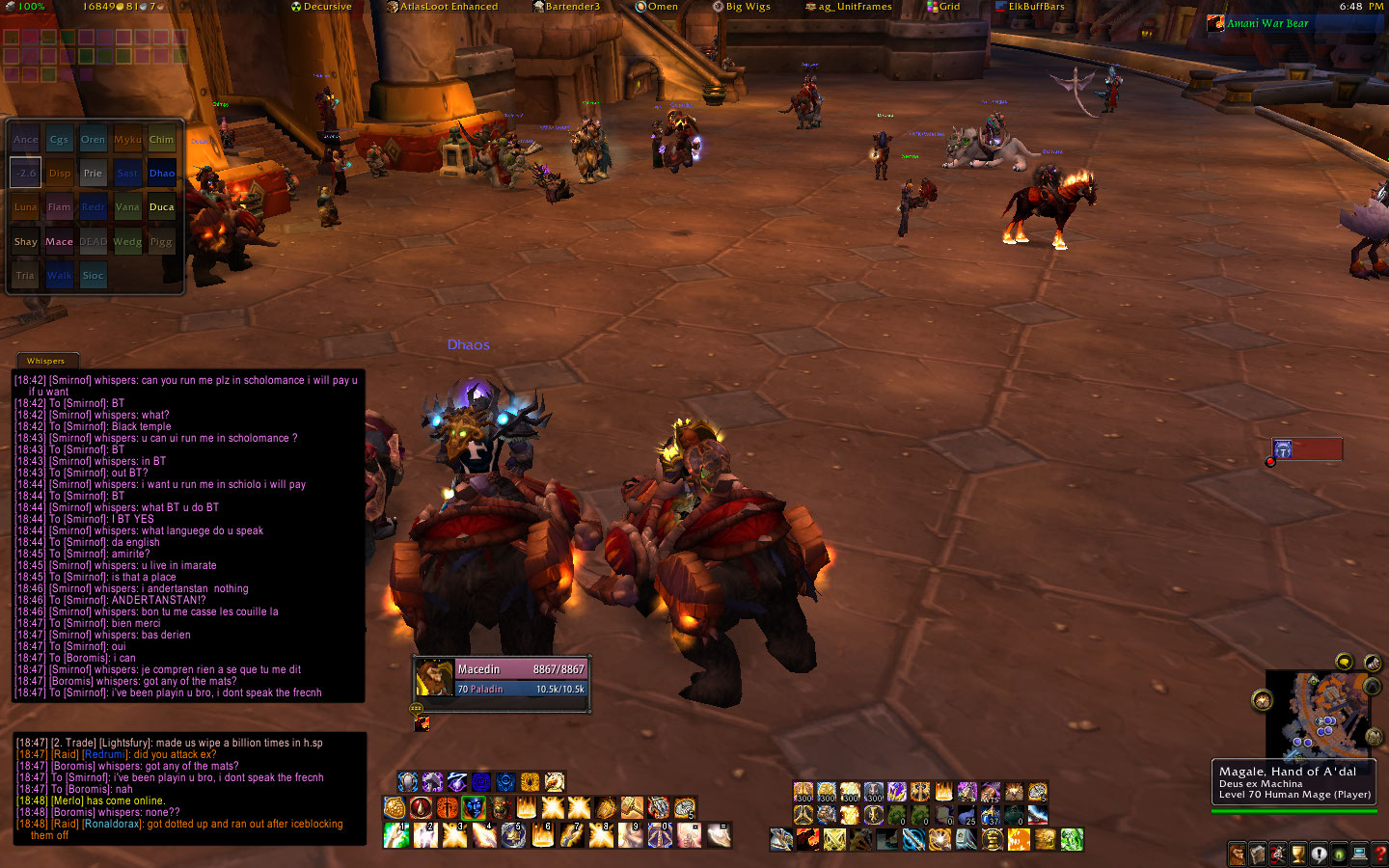The image size is (1389, 868).
Task: Open the red question mark help button
Action: [x=1380, y=854]
